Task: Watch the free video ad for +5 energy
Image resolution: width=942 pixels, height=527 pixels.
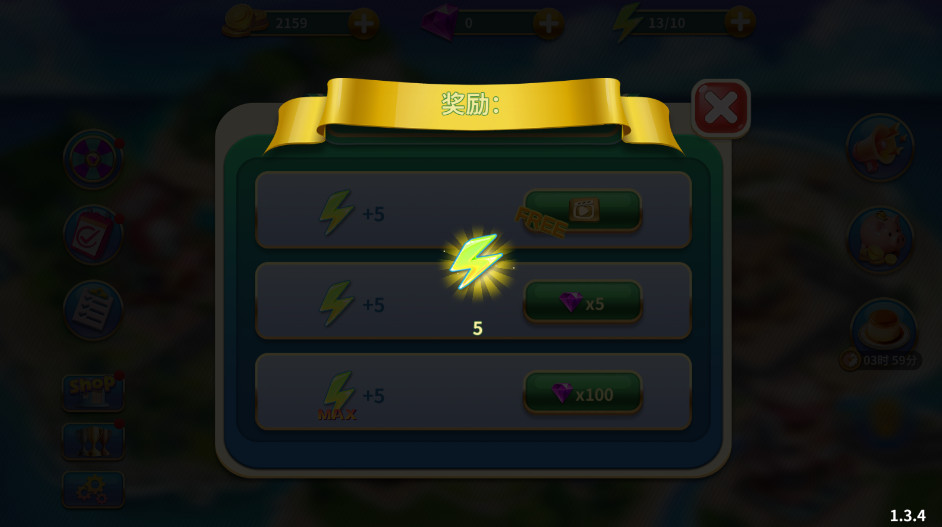Action: coord(582,210)
